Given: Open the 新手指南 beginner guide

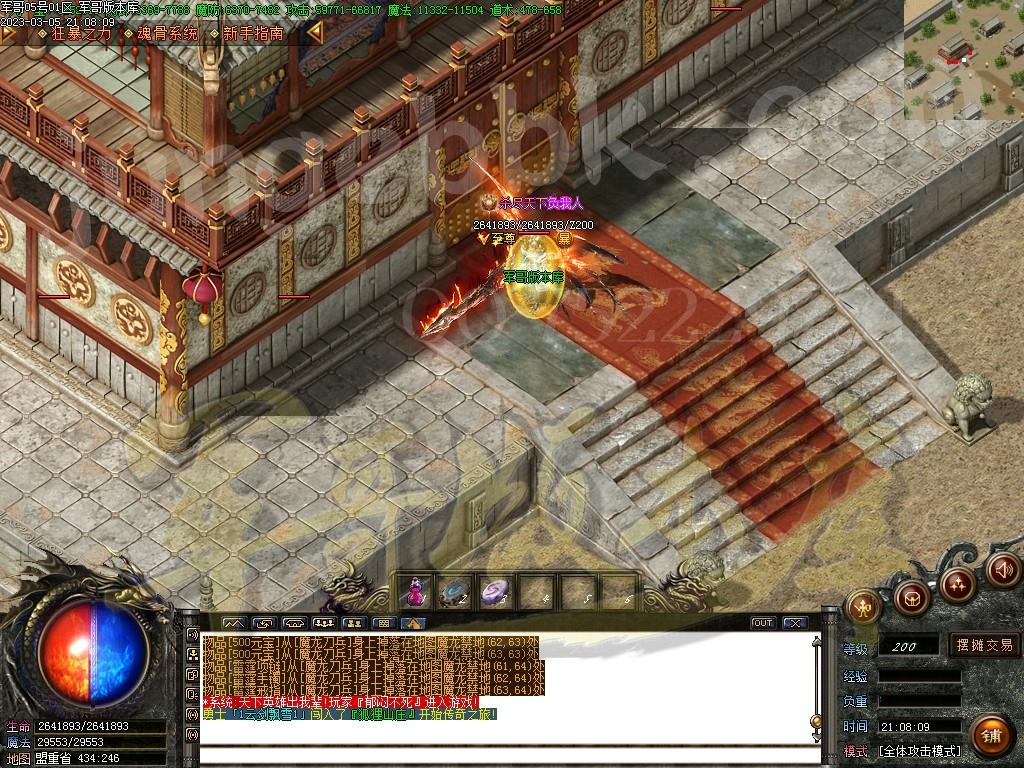Looking at the screenshot, I should coord(252,33).
